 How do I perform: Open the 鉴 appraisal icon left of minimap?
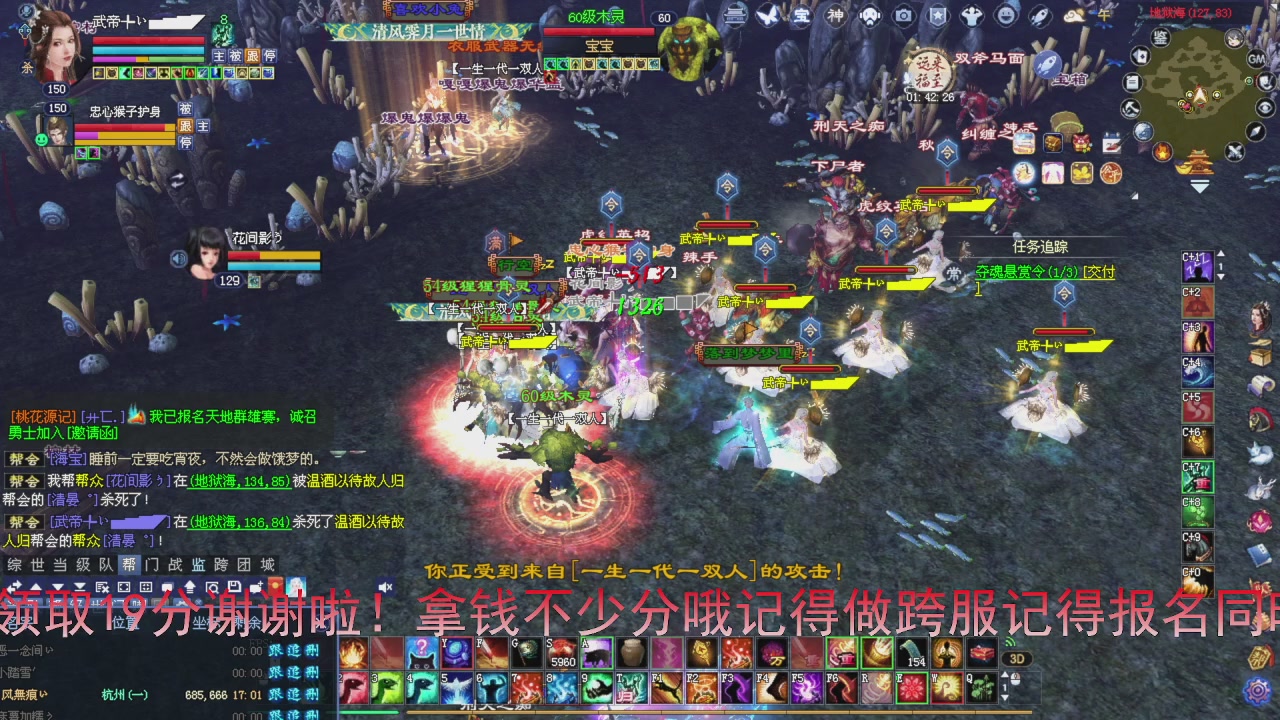(1161, 37)
